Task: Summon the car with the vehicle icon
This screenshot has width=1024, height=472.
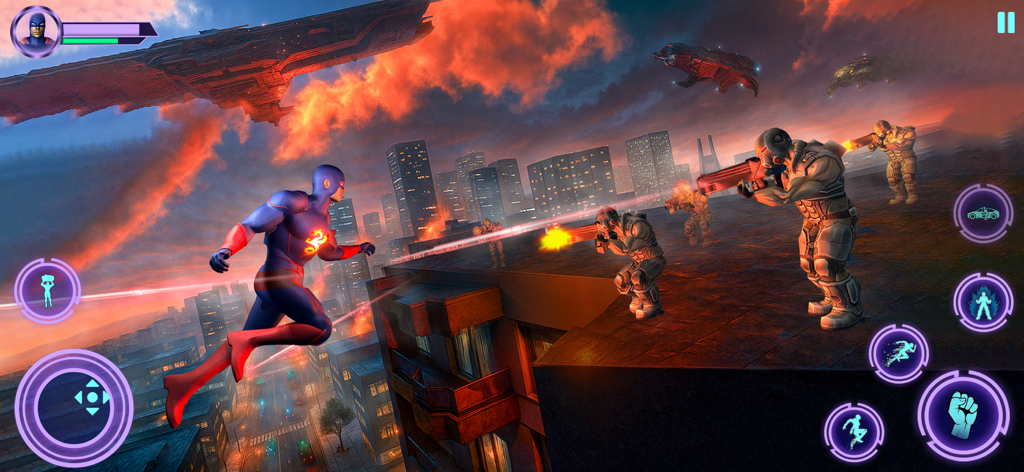Action: click(x=983, y=214)
